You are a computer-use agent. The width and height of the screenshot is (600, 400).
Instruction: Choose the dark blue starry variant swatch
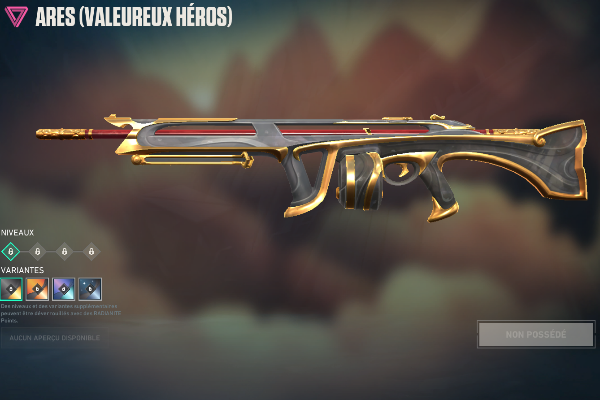coord(90,289)
